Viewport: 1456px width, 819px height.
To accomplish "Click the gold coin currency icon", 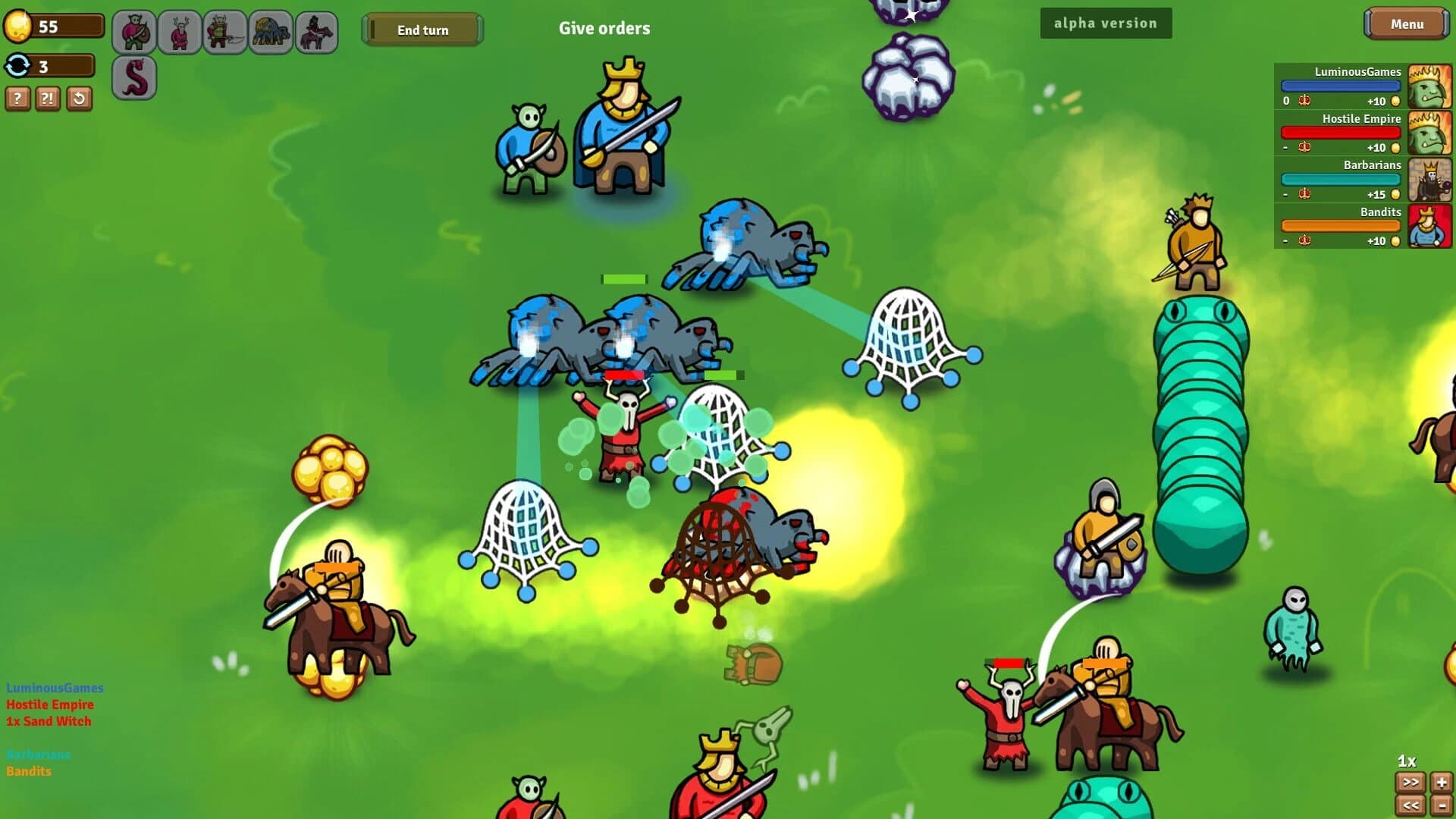I will 19,25.
